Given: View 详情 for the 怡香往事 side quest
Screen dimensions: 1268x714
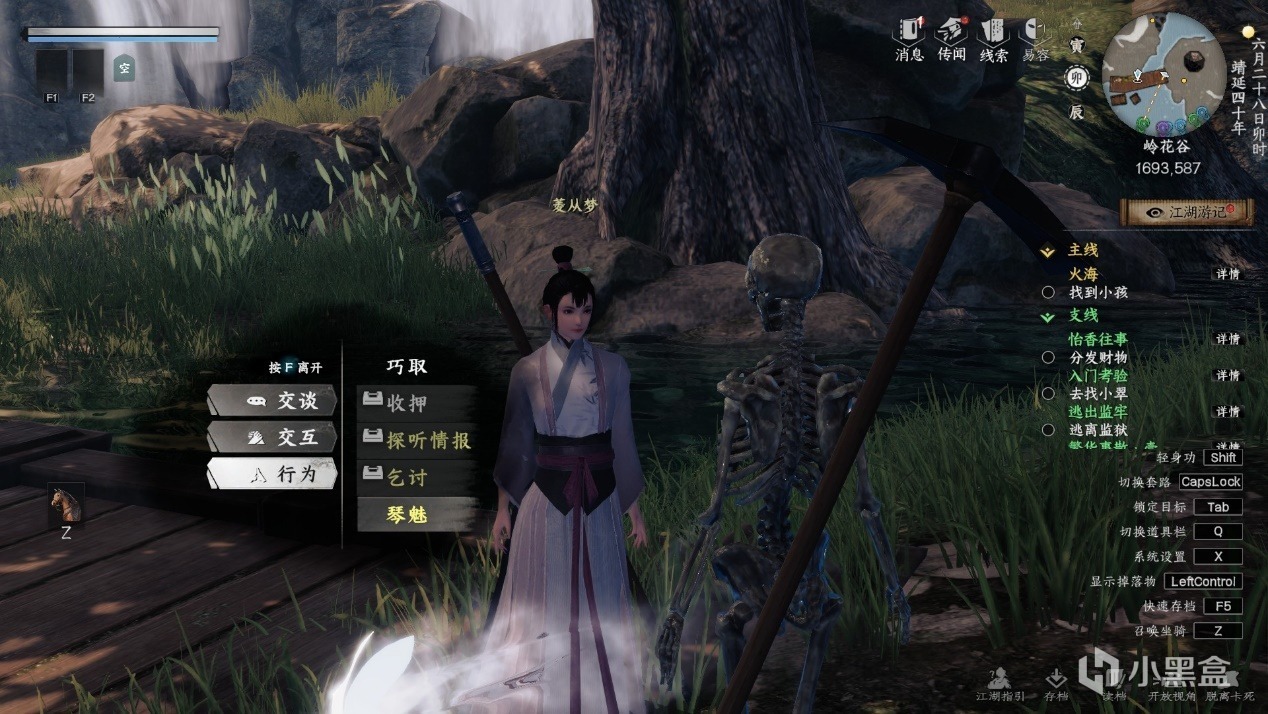Looking at the screenshot, I should [x=1227, y=339].
